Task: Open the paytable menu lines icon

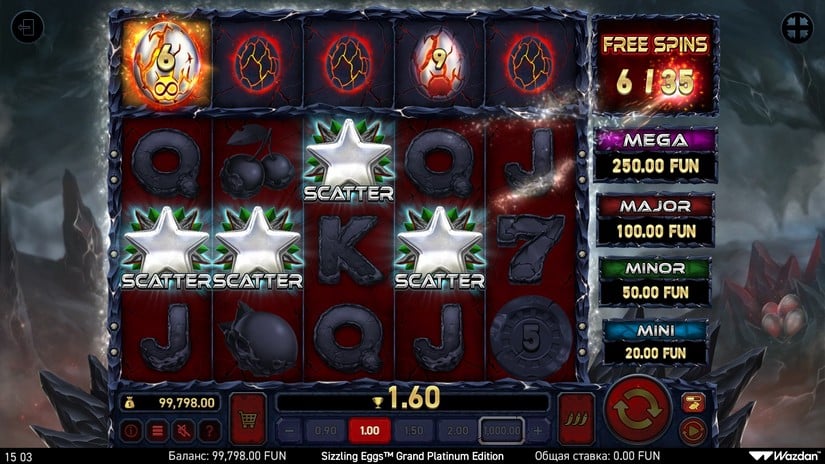Action: (156, 431)
